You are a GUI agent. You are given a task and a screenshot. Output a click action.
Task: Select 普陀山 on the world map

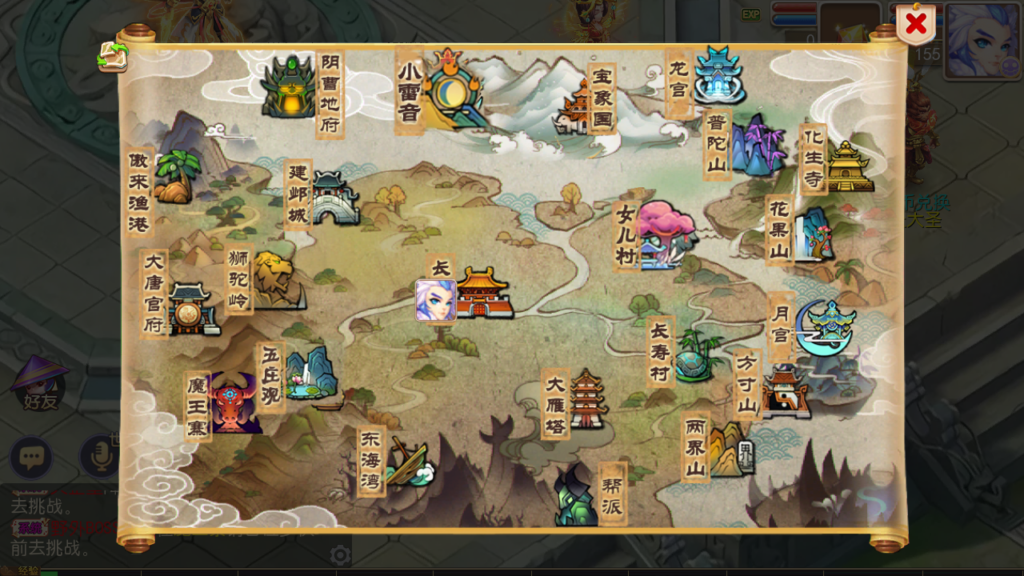756,146
